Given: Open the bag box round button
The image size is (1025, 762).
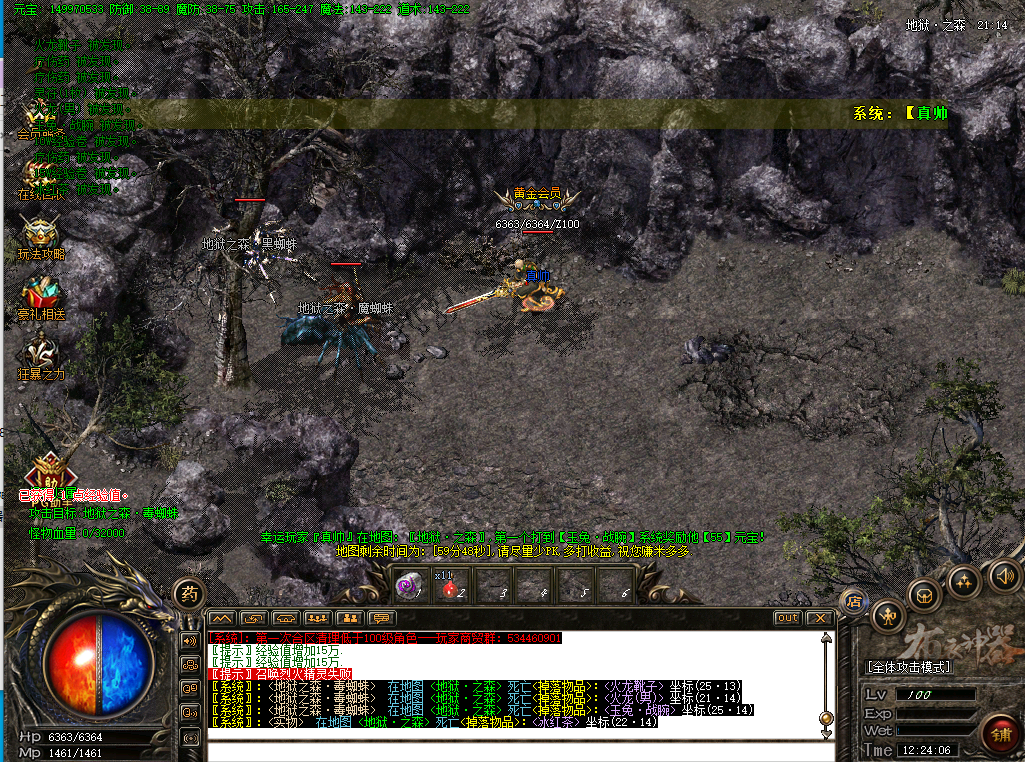Looking at the screenshot, I should point(925,595).
